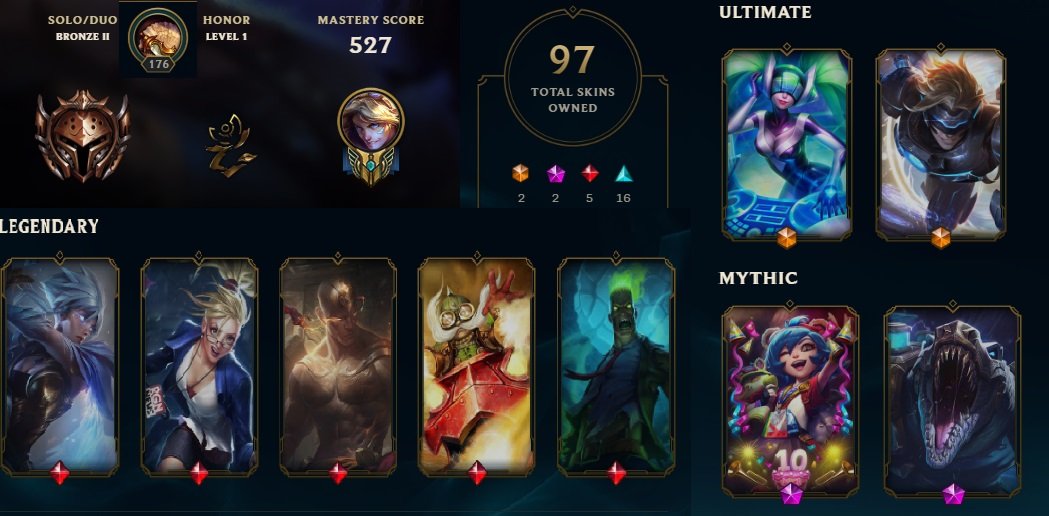Click the level 176 profile icon
1049x516 pixels.
[157, 38]
